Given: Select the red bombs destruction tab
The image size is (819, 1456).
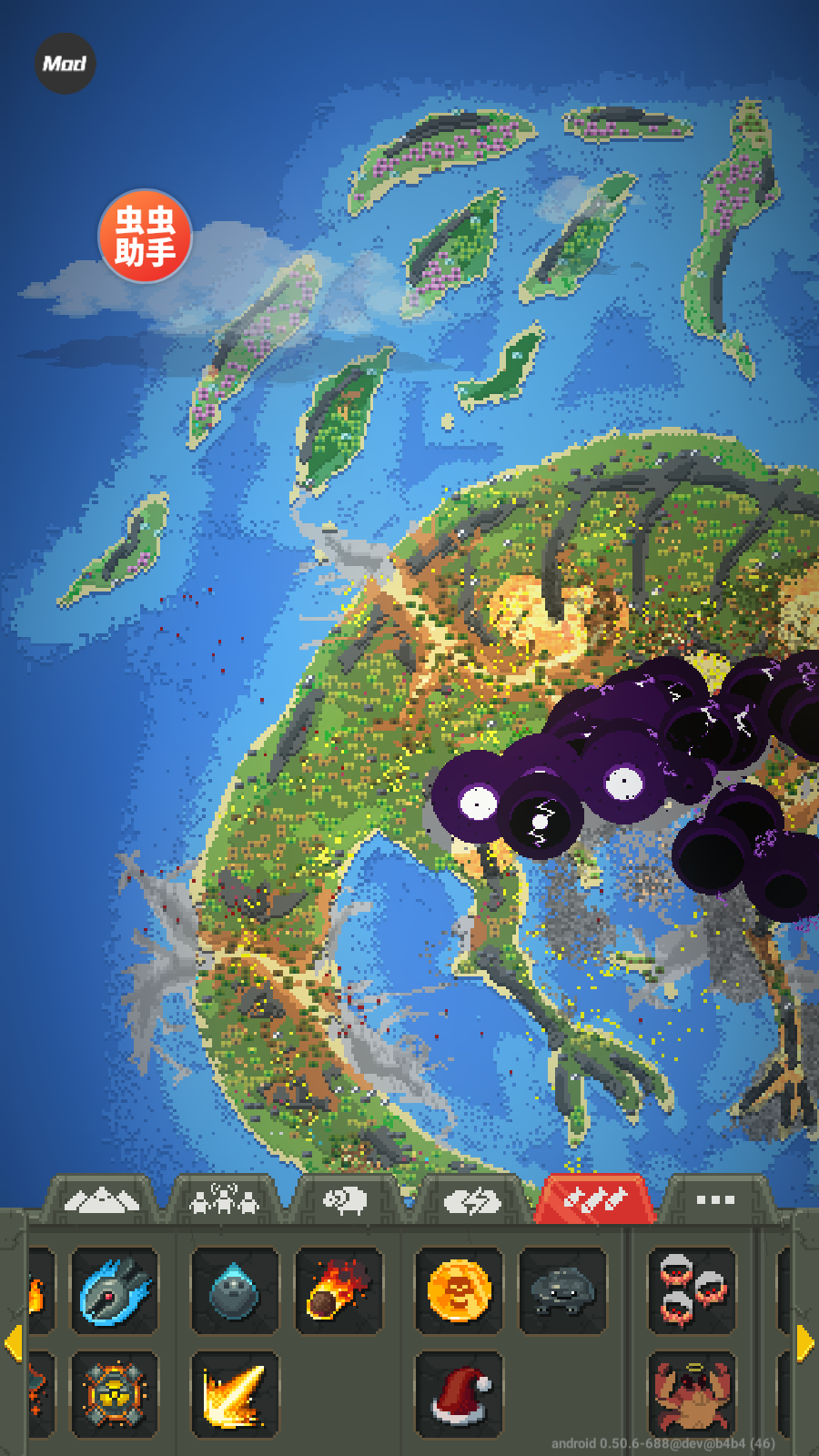Looking at the screenshot, I should pos(594,1201).
